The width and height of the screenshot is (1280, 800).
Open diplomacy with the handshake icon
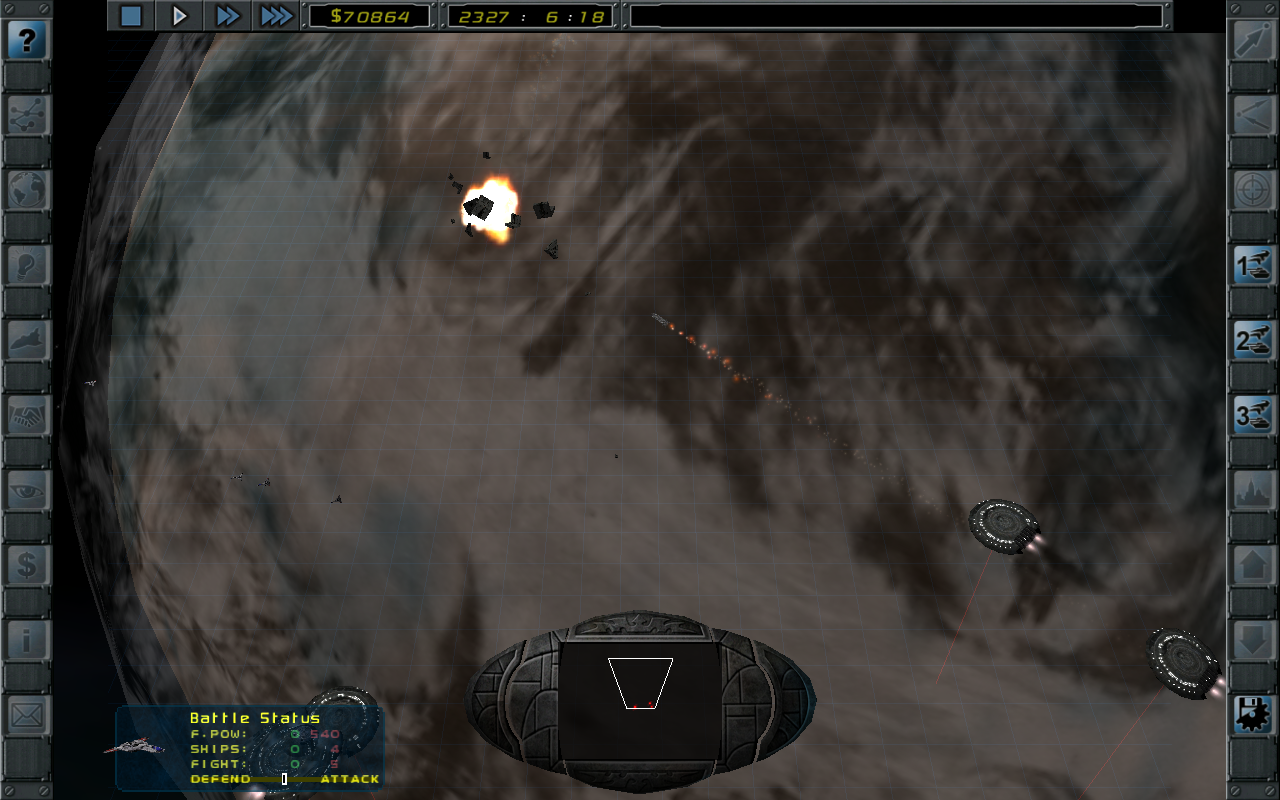pyautogui.click(x=27, y=415)
